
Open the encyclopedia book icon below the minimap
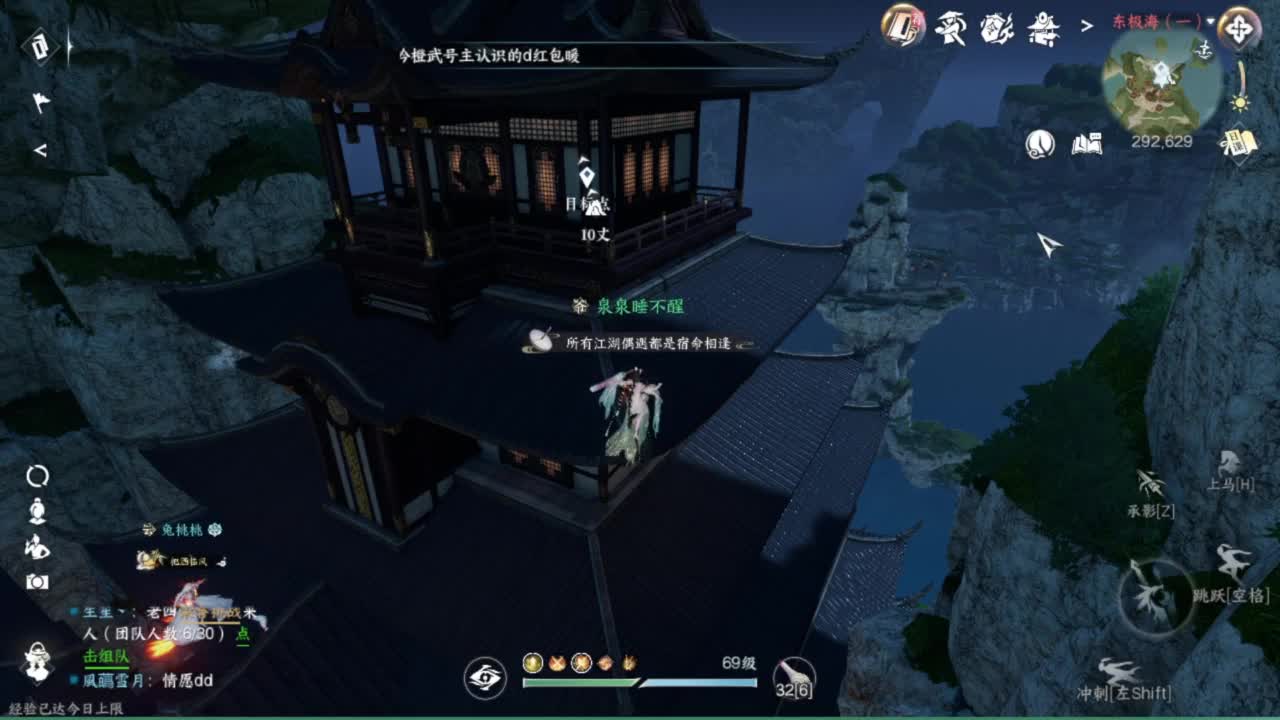[1087, 144]
